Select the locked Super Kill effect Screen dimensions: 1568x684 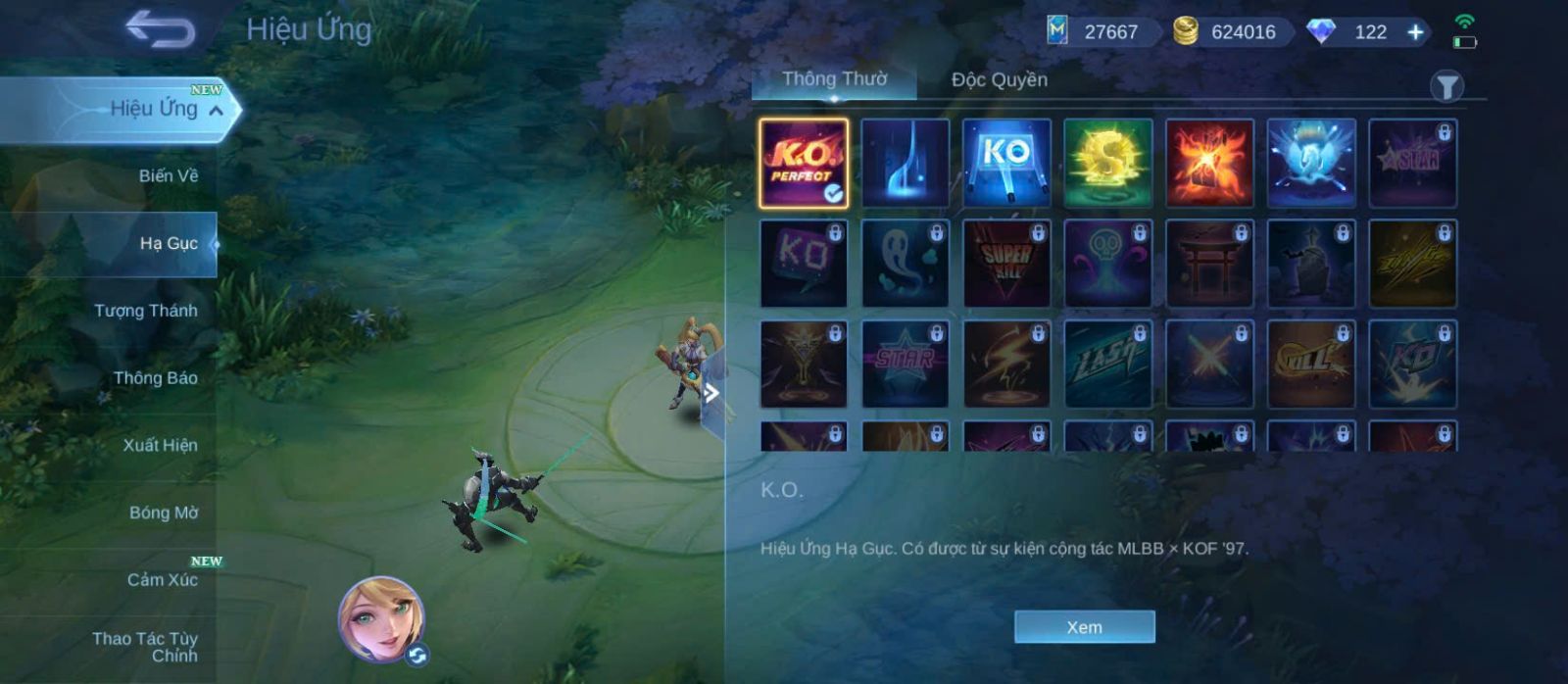pos(1006,264)
